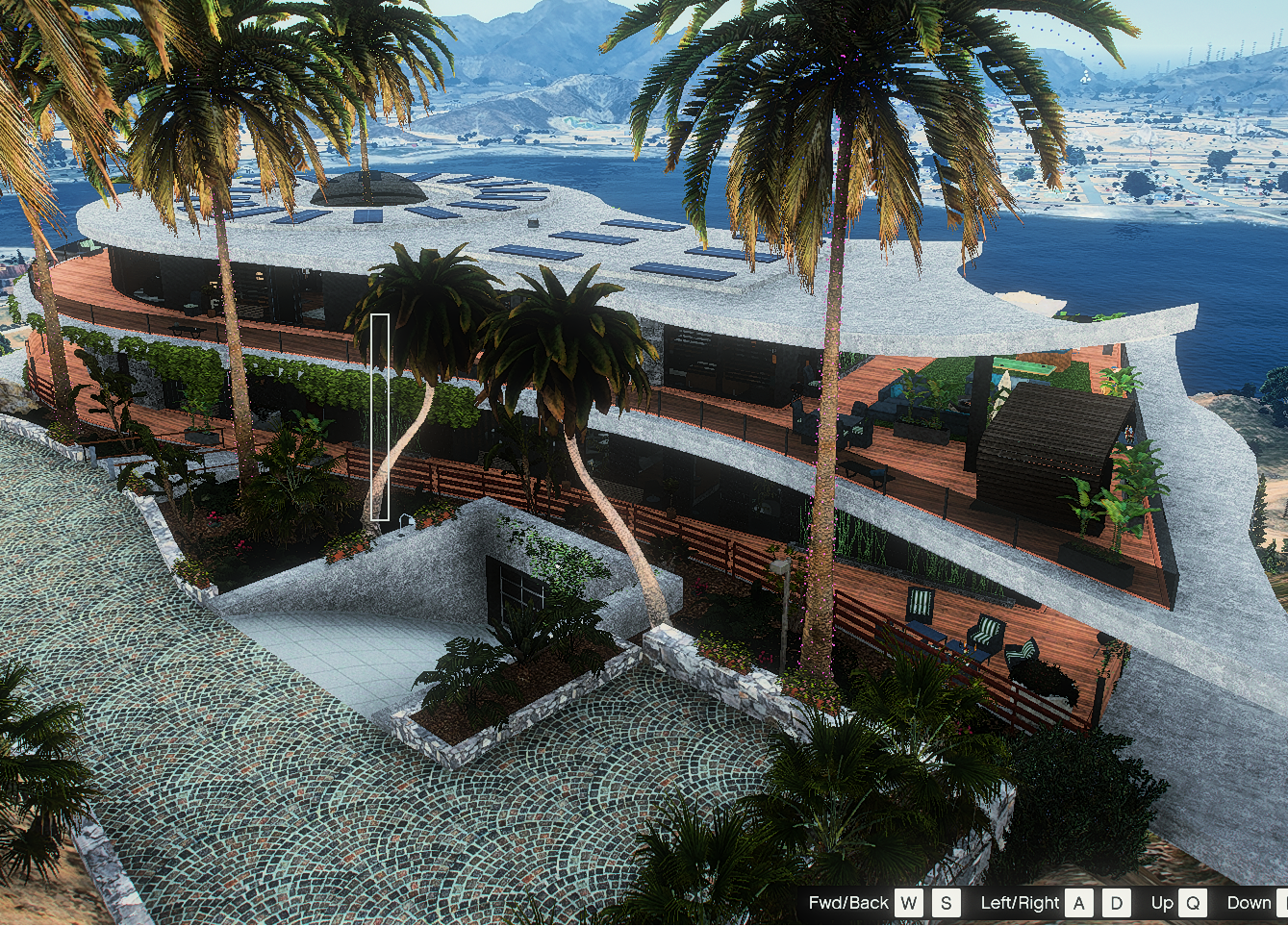Image resolution: width=1288 pixels, height=926 pixels.
Task: Click the A key button to move left
Action: point(1079,903)
